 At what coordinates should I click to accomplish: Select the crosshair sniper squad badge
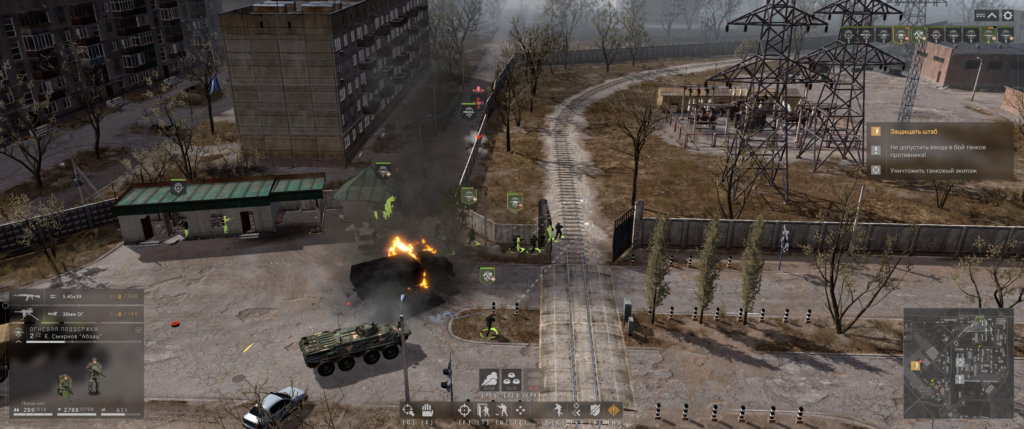[848, 35]
